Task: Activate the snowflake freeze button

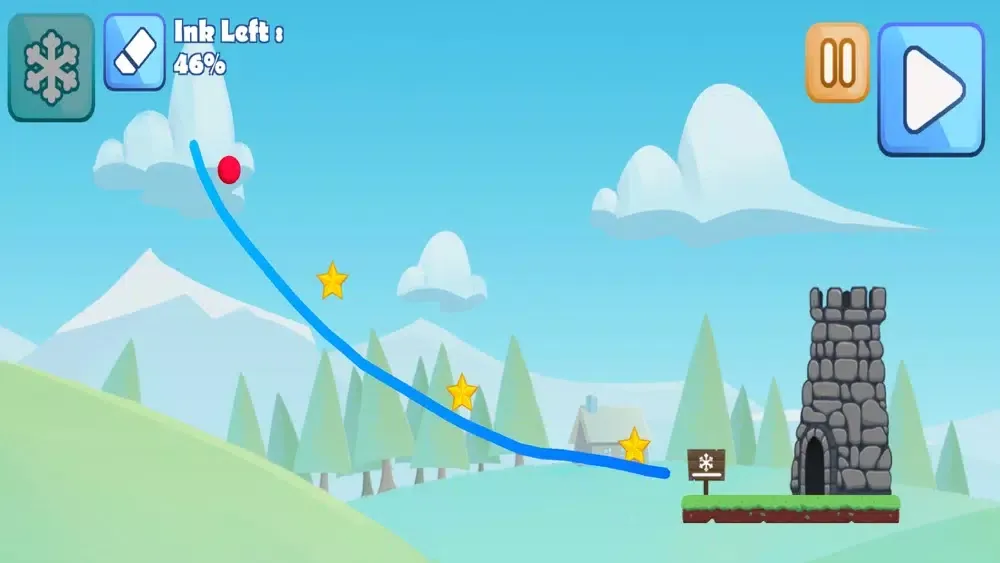Action: (x=51, y=67)
